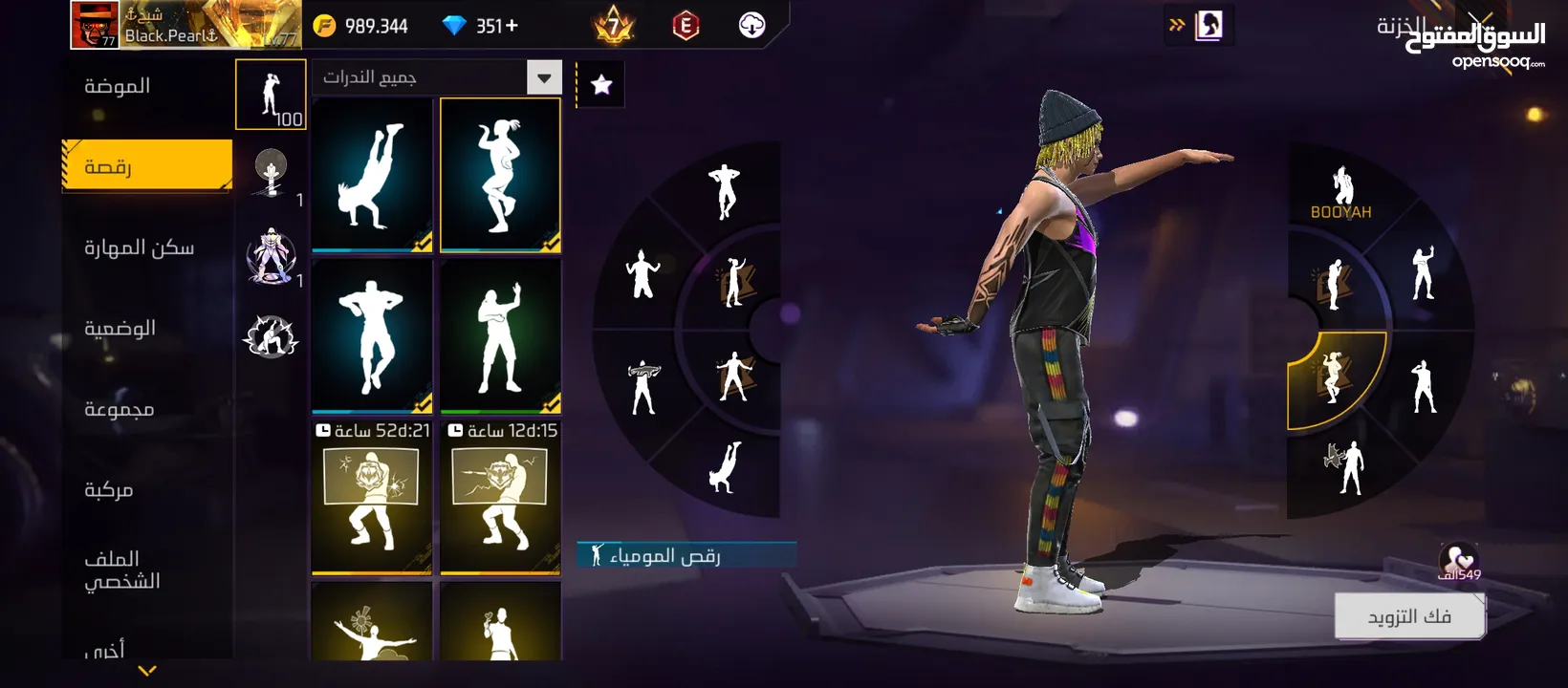Open the gold rank 7 badge
This screenshot has height=688, width=1568.
(x=614, y=26)
